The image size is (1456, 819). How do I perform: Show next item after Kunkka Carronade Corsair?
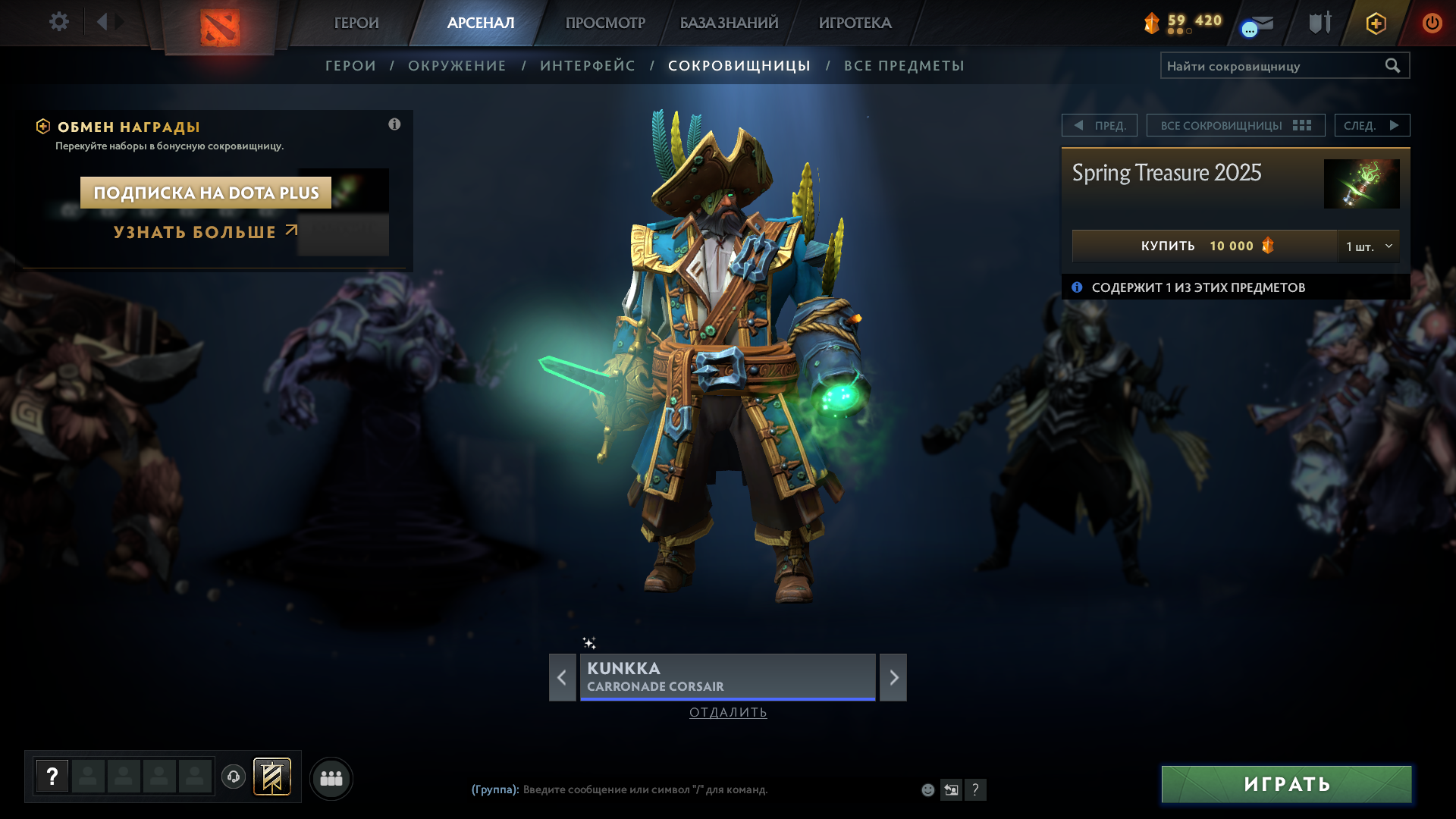tap(893, 677)
